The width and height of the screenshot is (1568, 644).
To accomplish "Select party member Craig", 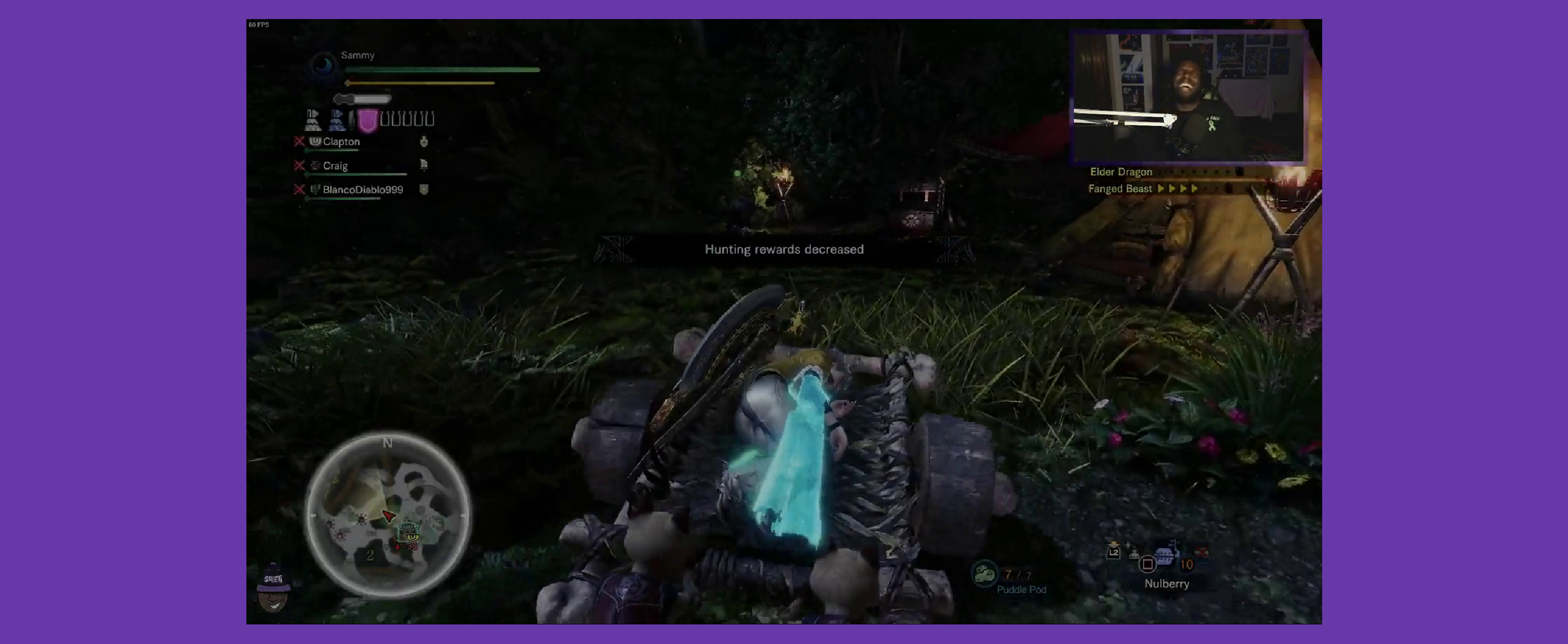I will 335,166.
